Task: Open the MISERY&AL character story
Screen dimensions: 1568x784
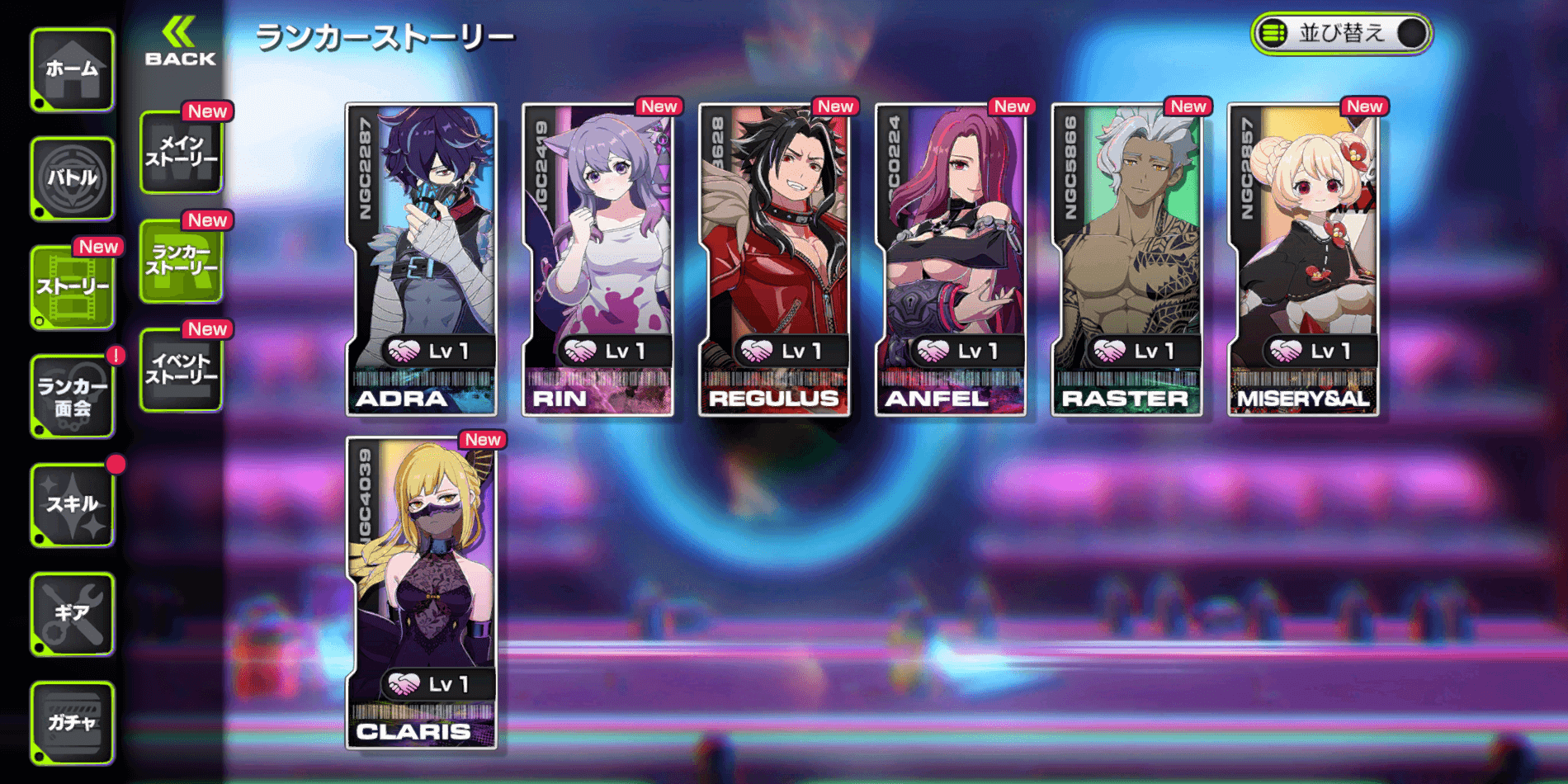Action: (x=1304, y=259)
